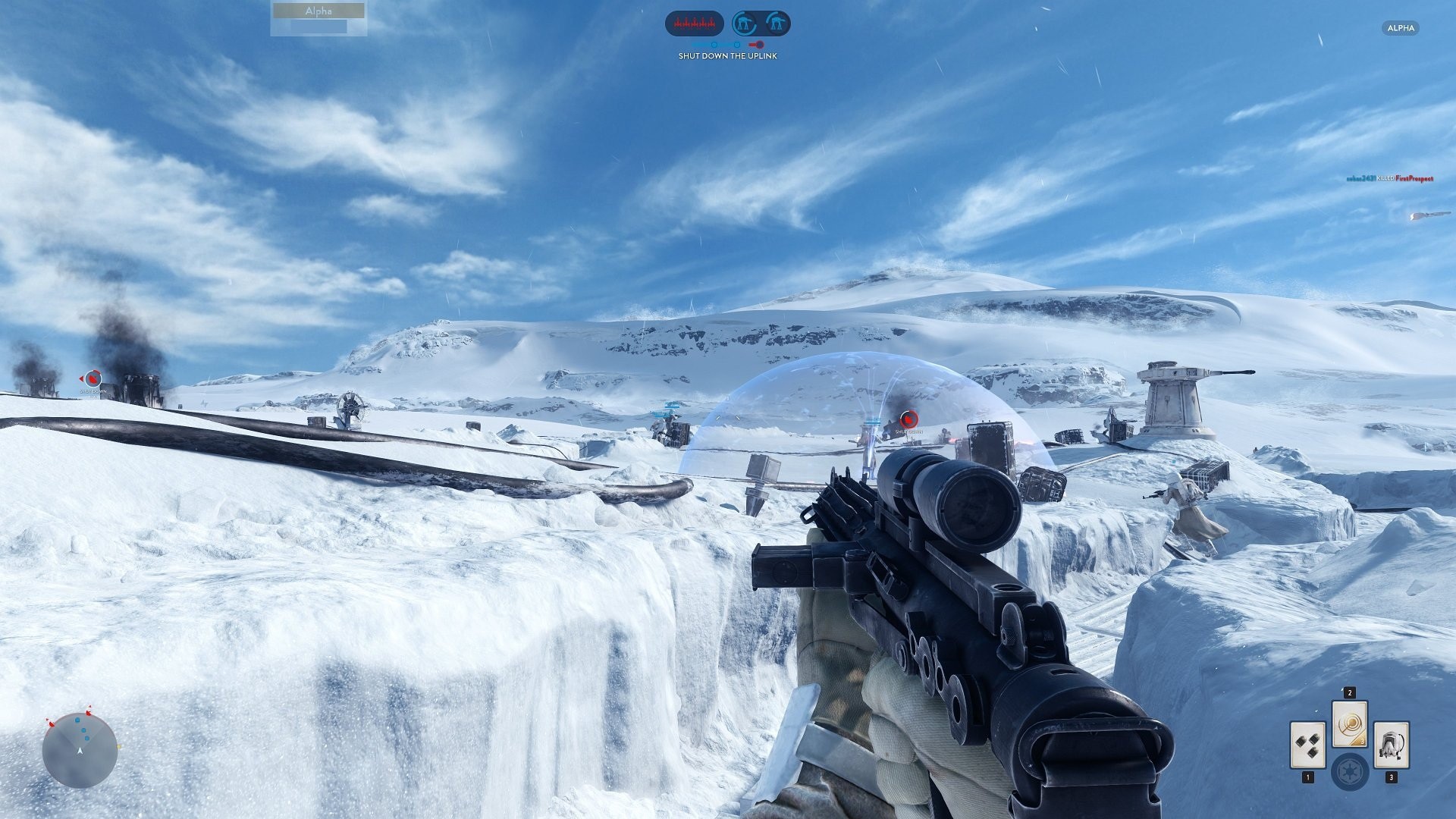This screenshot has width=1456, height=819.
Task: Click the Rebel ticket counter icon
Action: [x=695, y=23]
